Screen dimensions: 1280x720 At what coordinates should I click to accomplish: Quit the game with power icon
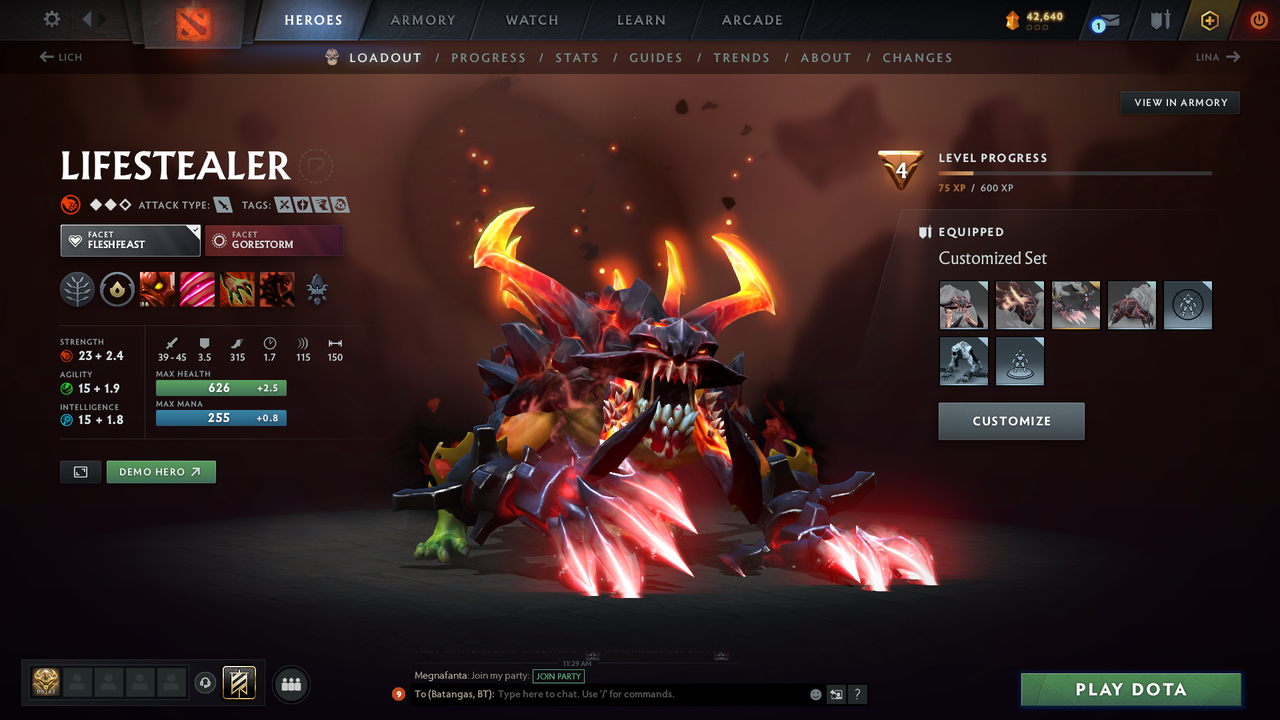click(1258, 20)
